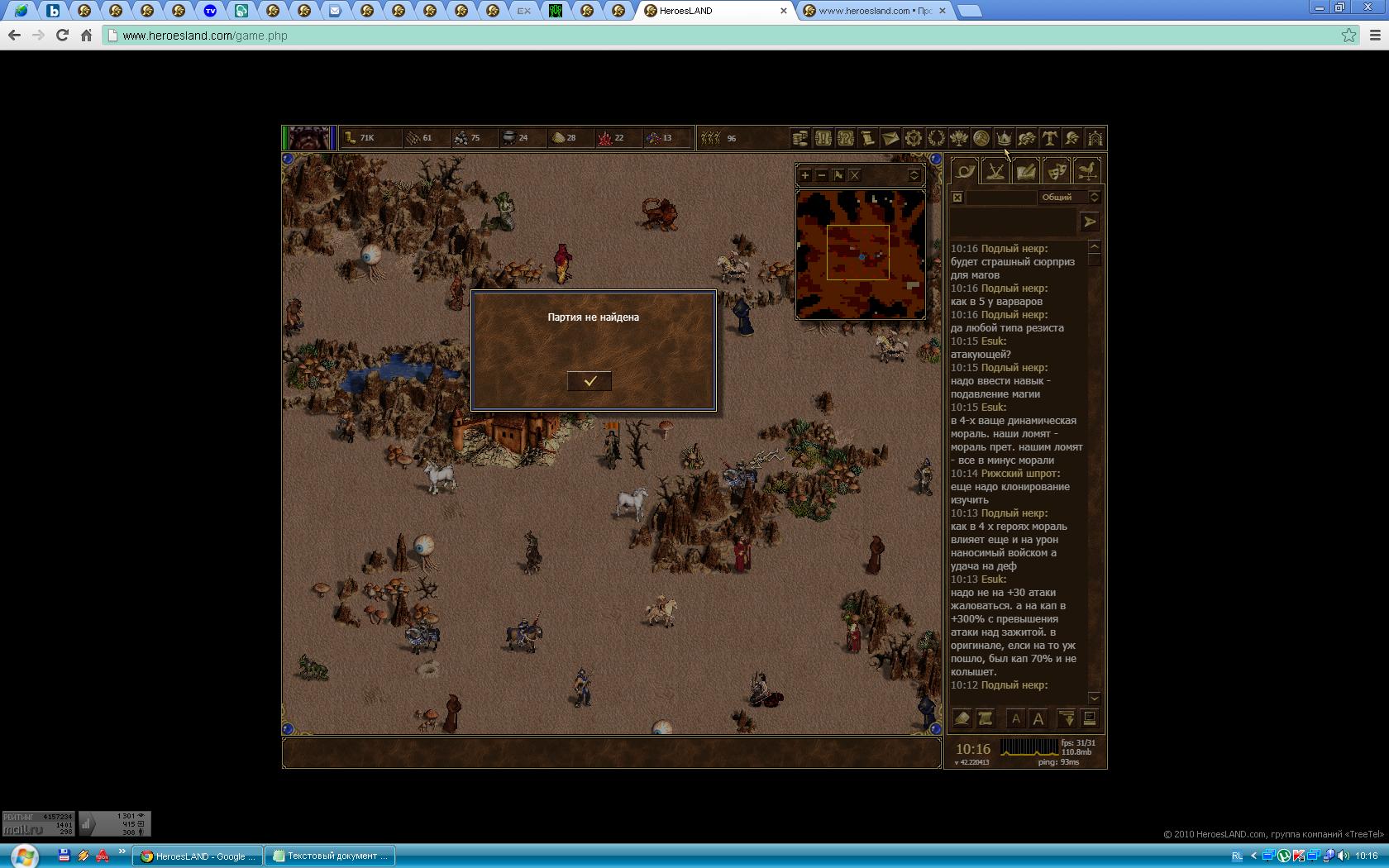Open the envelope mail icon

(890, 138)
